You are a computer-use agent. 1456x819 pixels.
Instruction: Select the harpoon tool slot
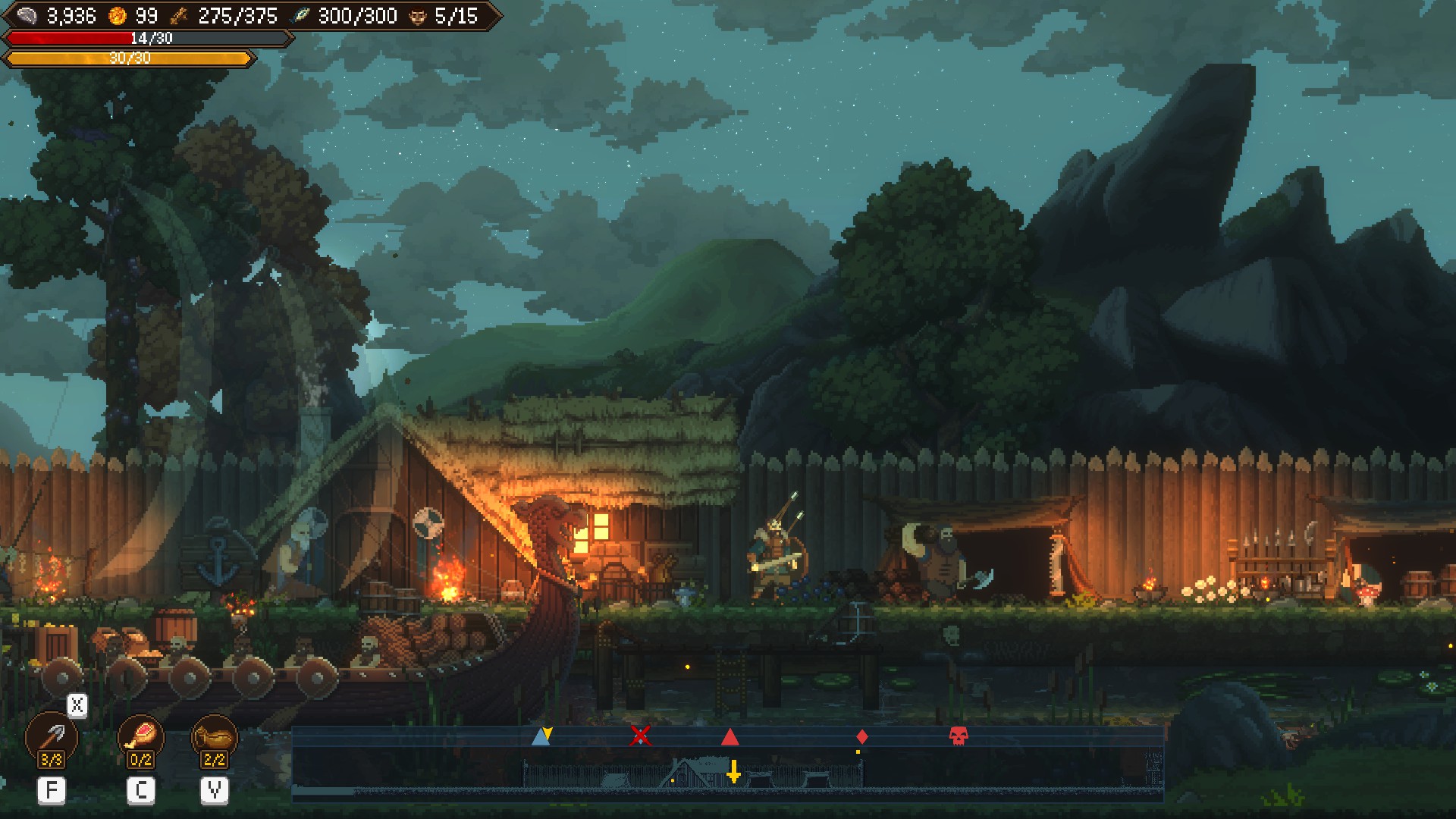tap(52, 737)
